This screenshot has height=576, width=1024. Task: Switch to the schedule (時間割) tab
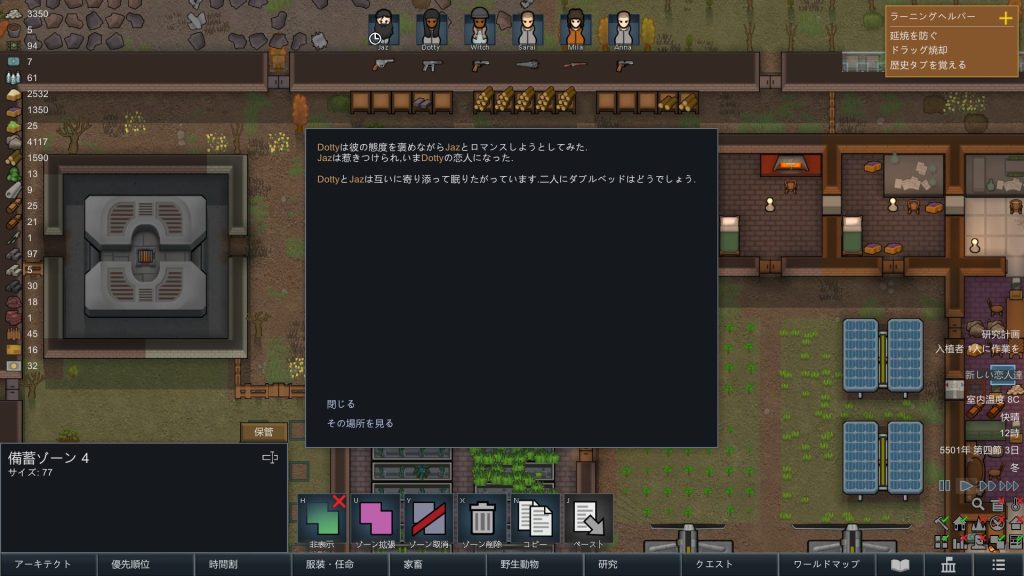224,565
